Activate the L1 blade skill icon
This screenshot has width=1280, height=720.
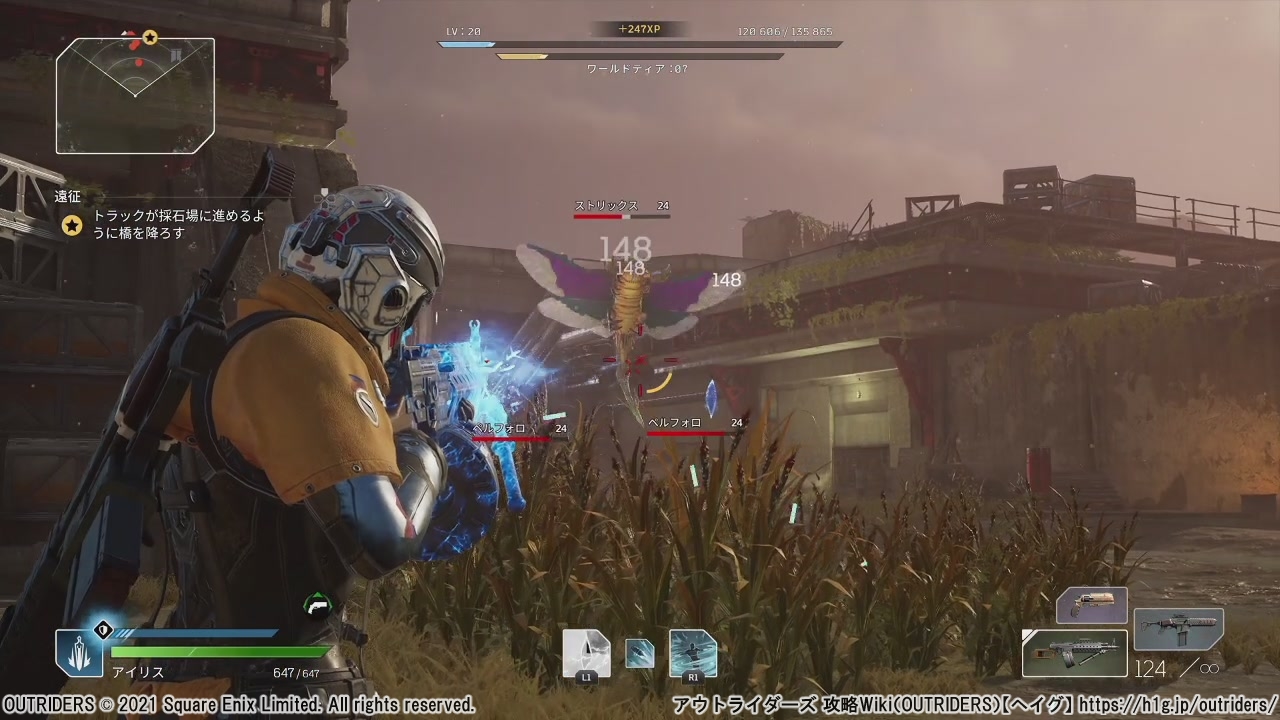click(x=586, y=654)
